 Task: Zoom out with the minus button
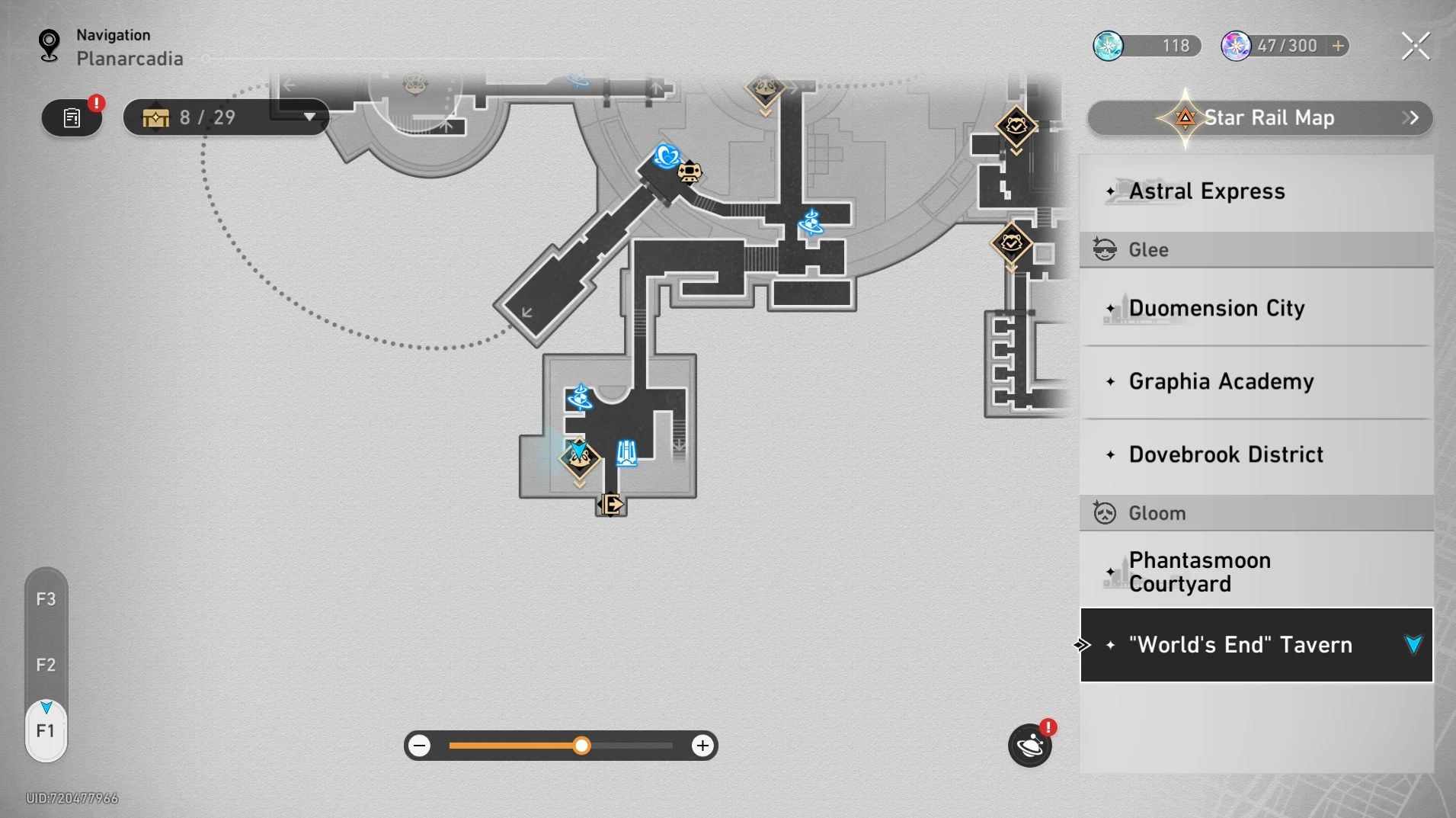click(x=420, y=746)
